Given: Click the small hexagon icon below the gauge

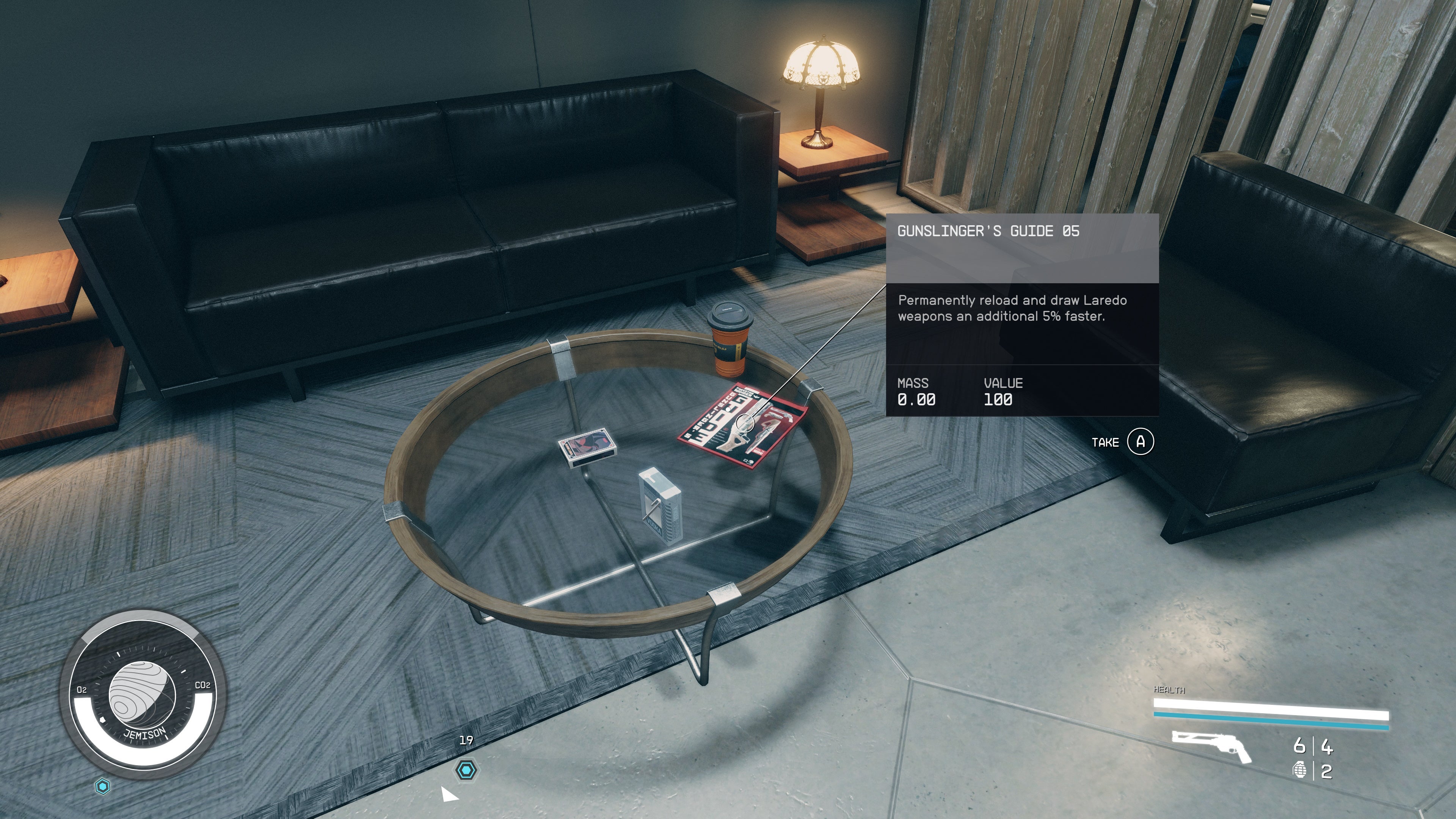Looking at the screenshot, I should 103,786.
